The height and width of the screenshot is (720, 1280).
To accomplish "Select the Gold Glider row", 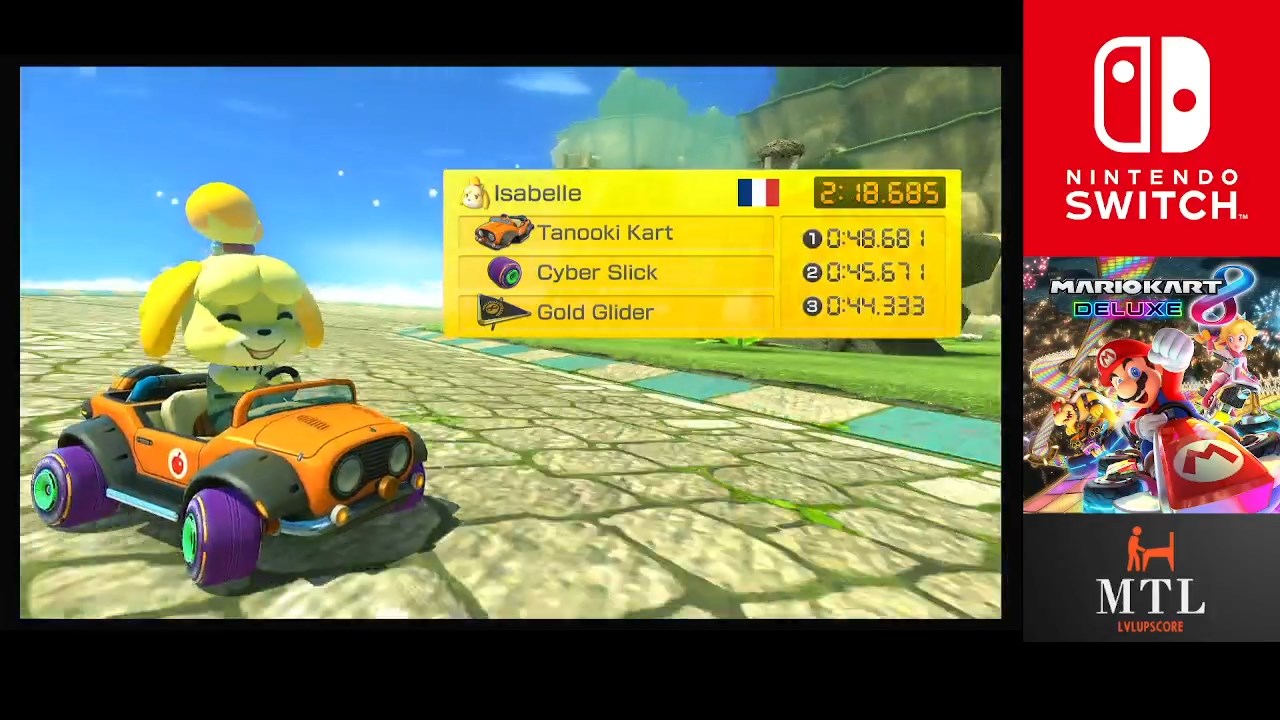I will click(615, 312).
